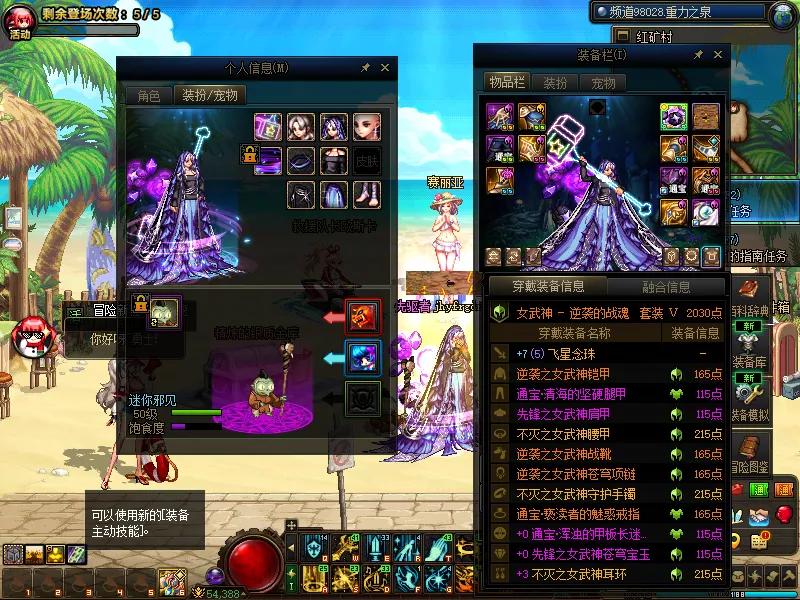Open the 宠物 tab in equipment window
Viewport: 800px width, 600px height.
click(603, 83)
